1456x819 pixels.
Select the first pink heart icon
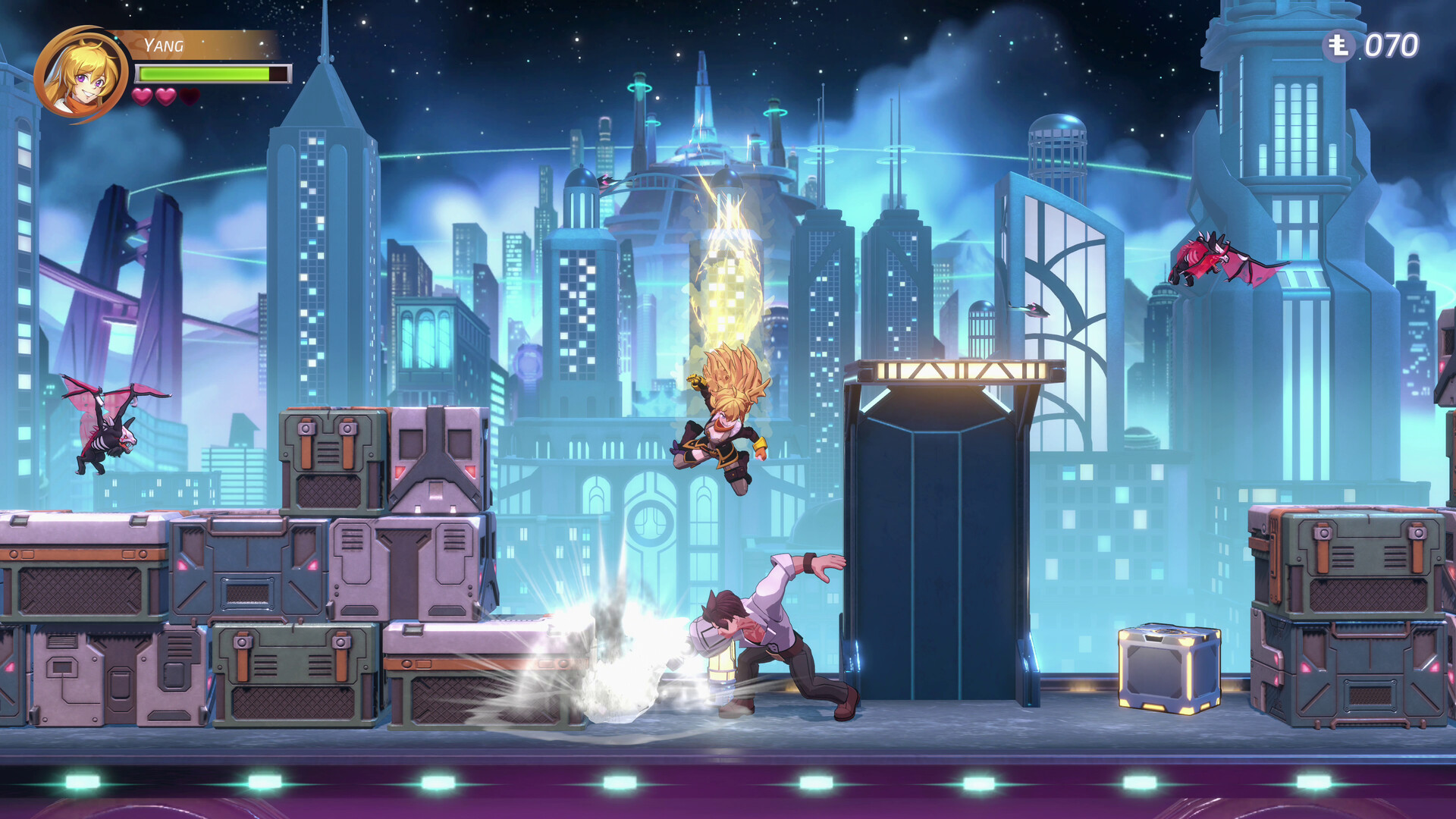tap(141, 97)
